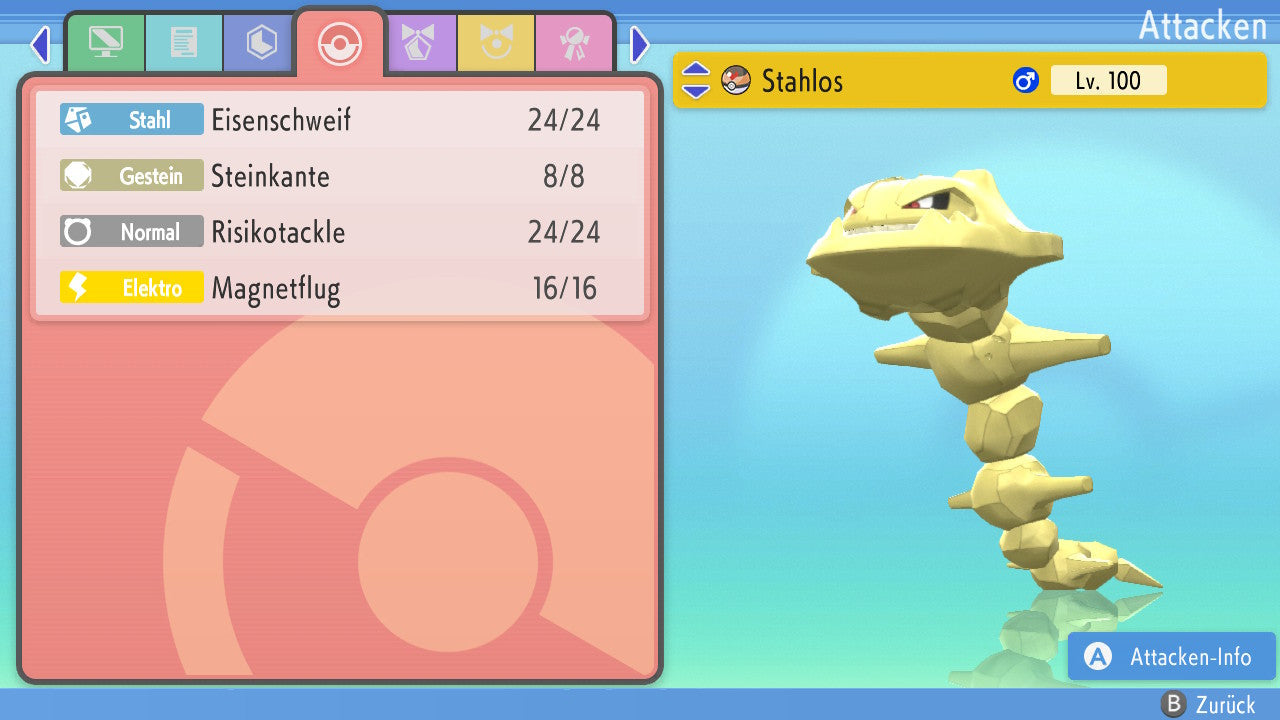Select the Risikotackle move
Viewport: 1280px width, 720px height.
(340, 233)
